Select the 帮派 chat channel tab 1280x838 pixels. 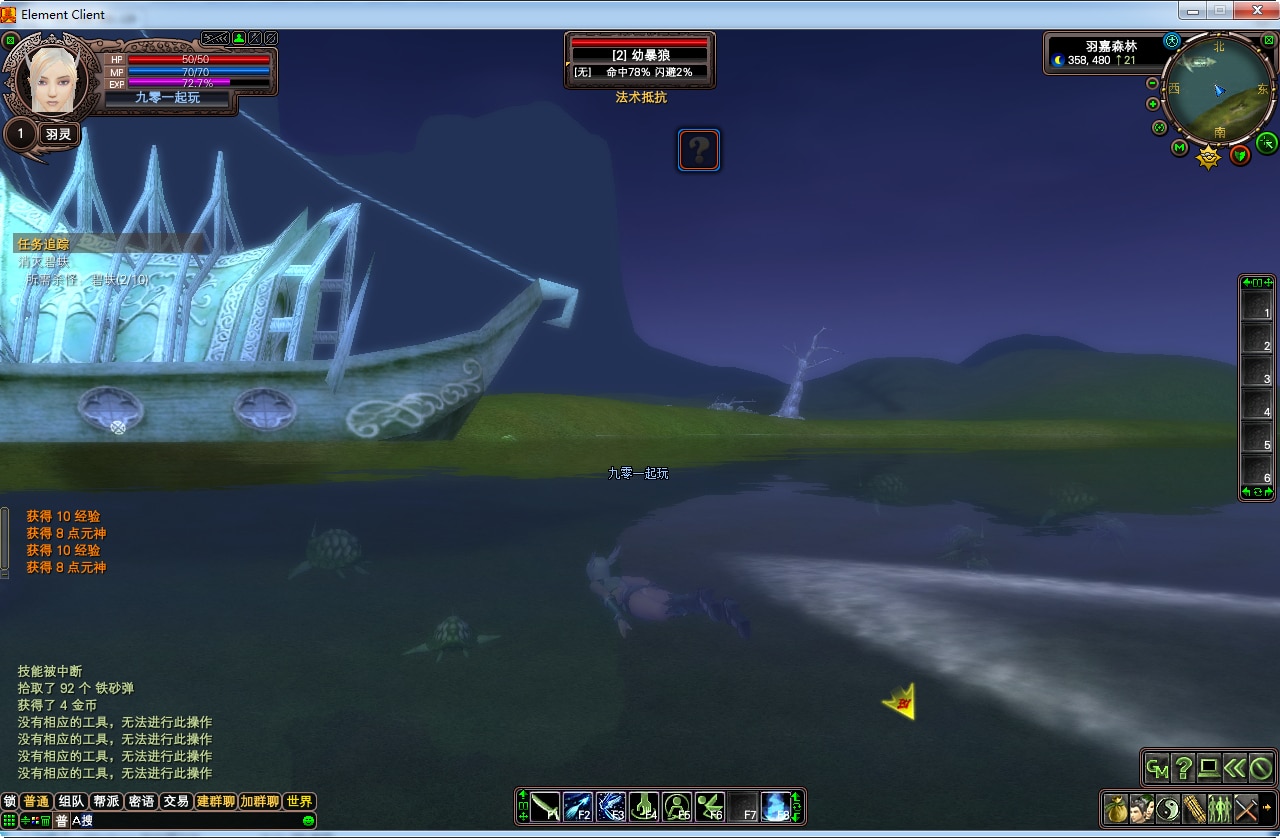coord(106,801)
